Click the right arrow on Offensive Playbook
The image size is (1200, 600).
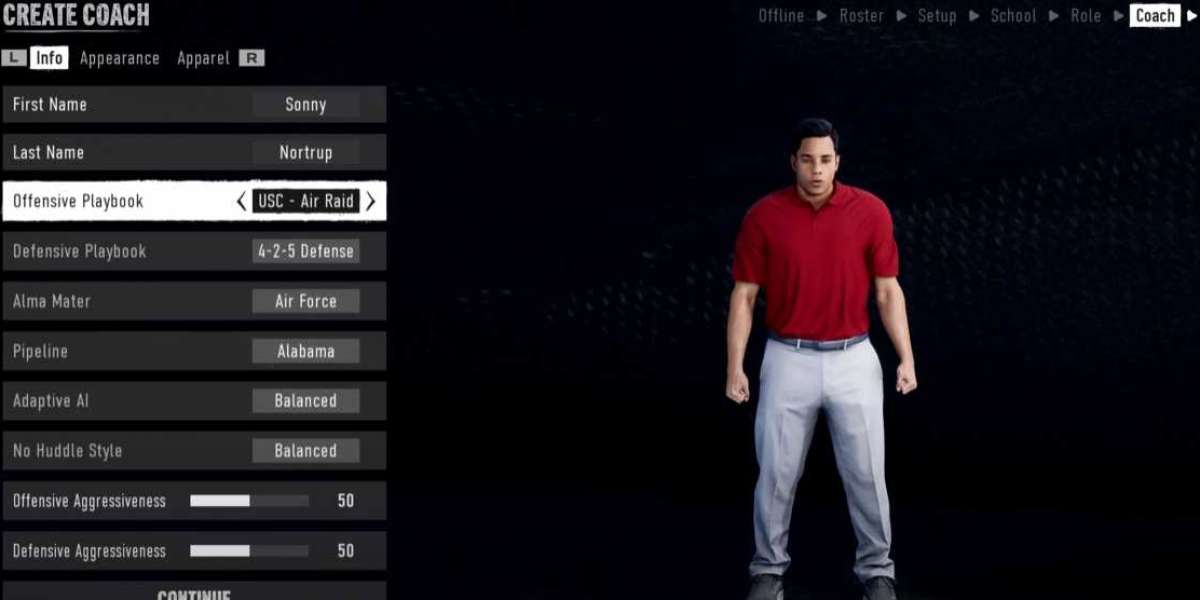[371, 201]
